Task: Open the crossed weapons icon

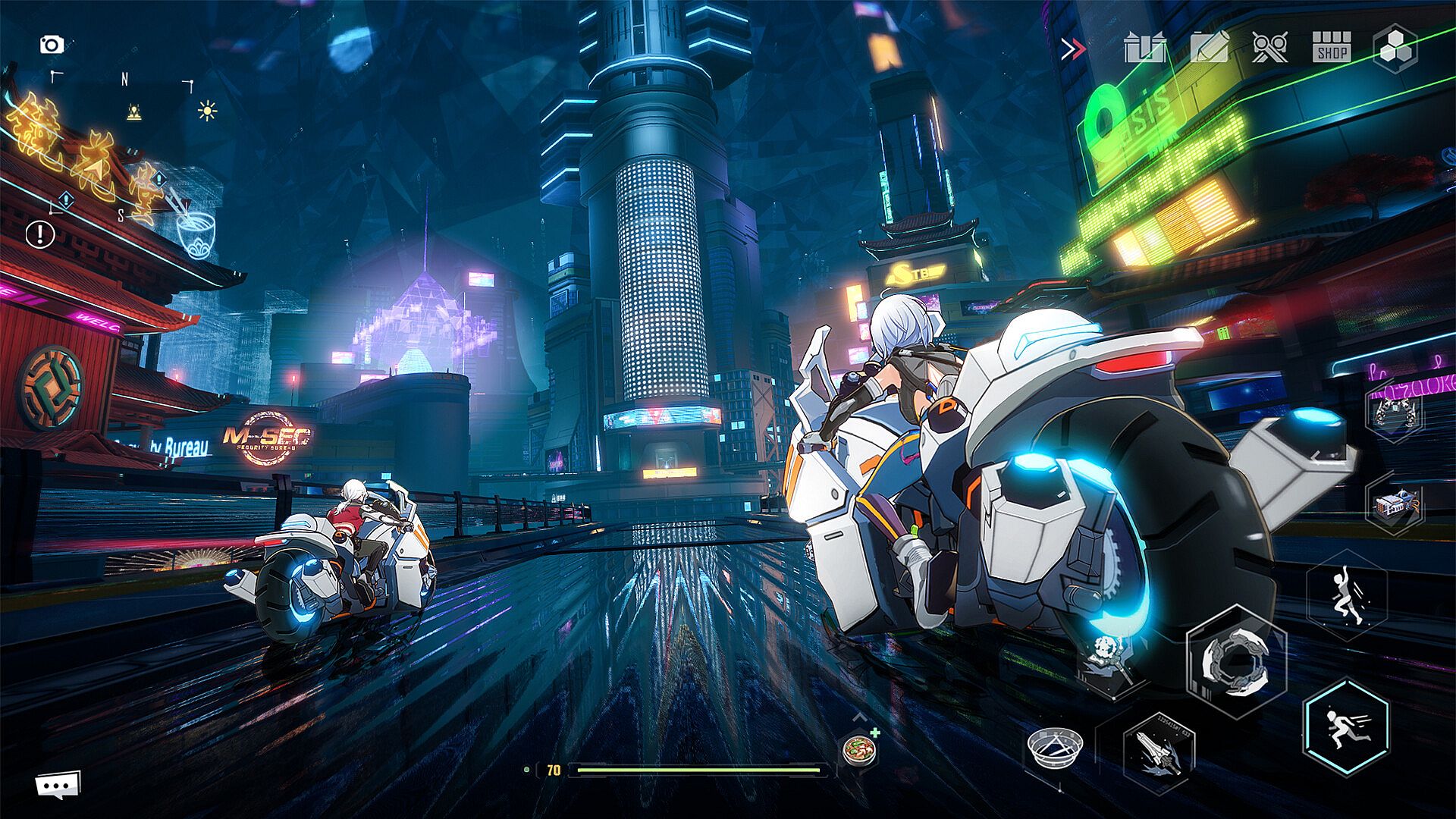Action: (1269, 49)
